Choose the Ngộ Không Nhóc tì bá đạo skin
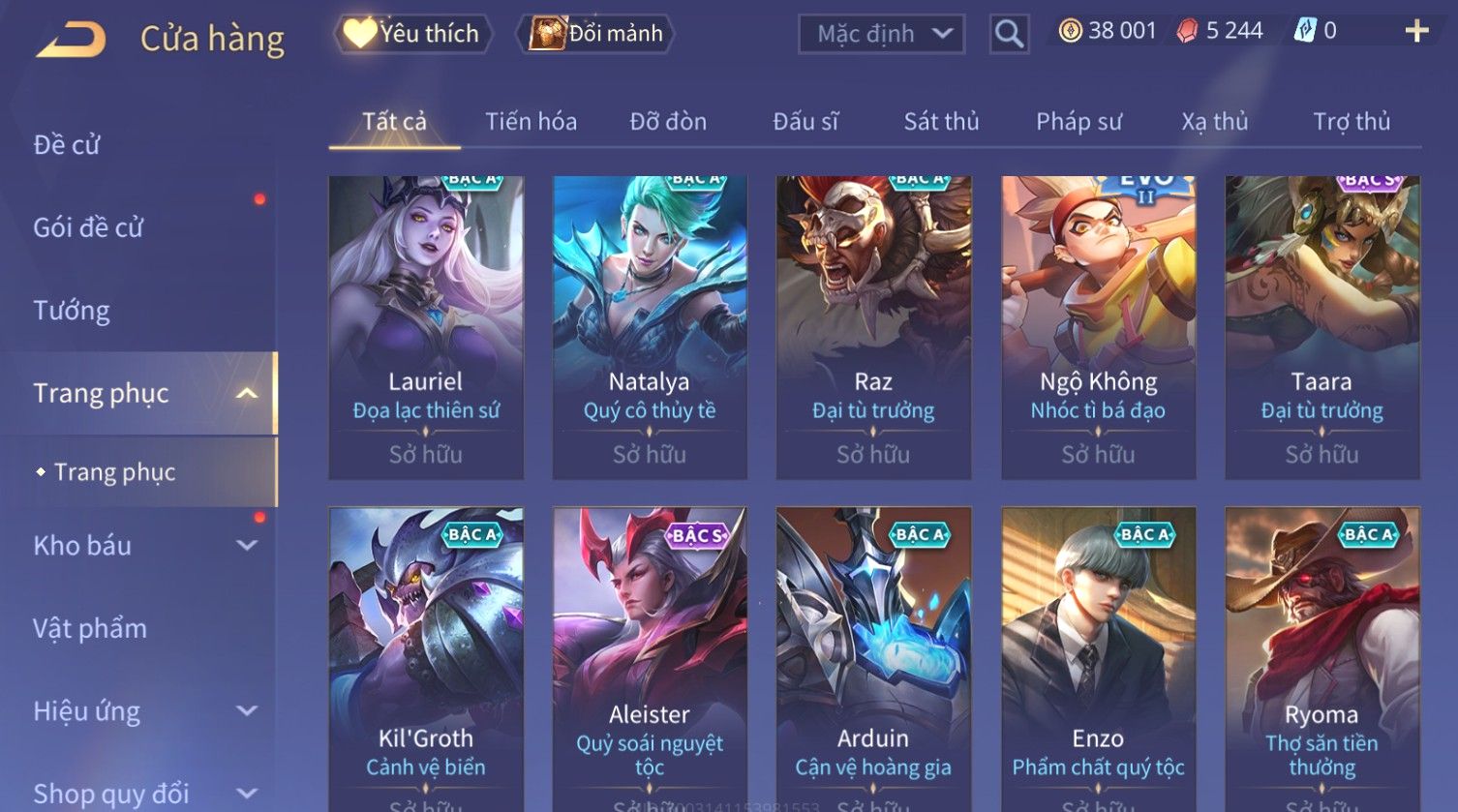 (1098, 327)
